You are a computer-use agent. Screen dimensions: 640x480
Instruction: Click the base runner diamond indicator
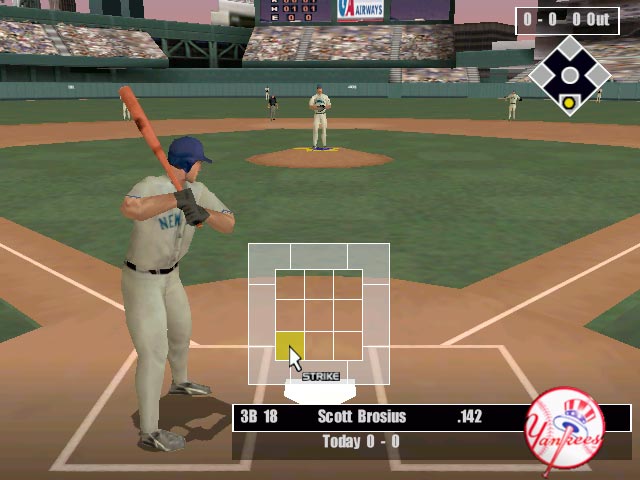[x=569, y=76]
